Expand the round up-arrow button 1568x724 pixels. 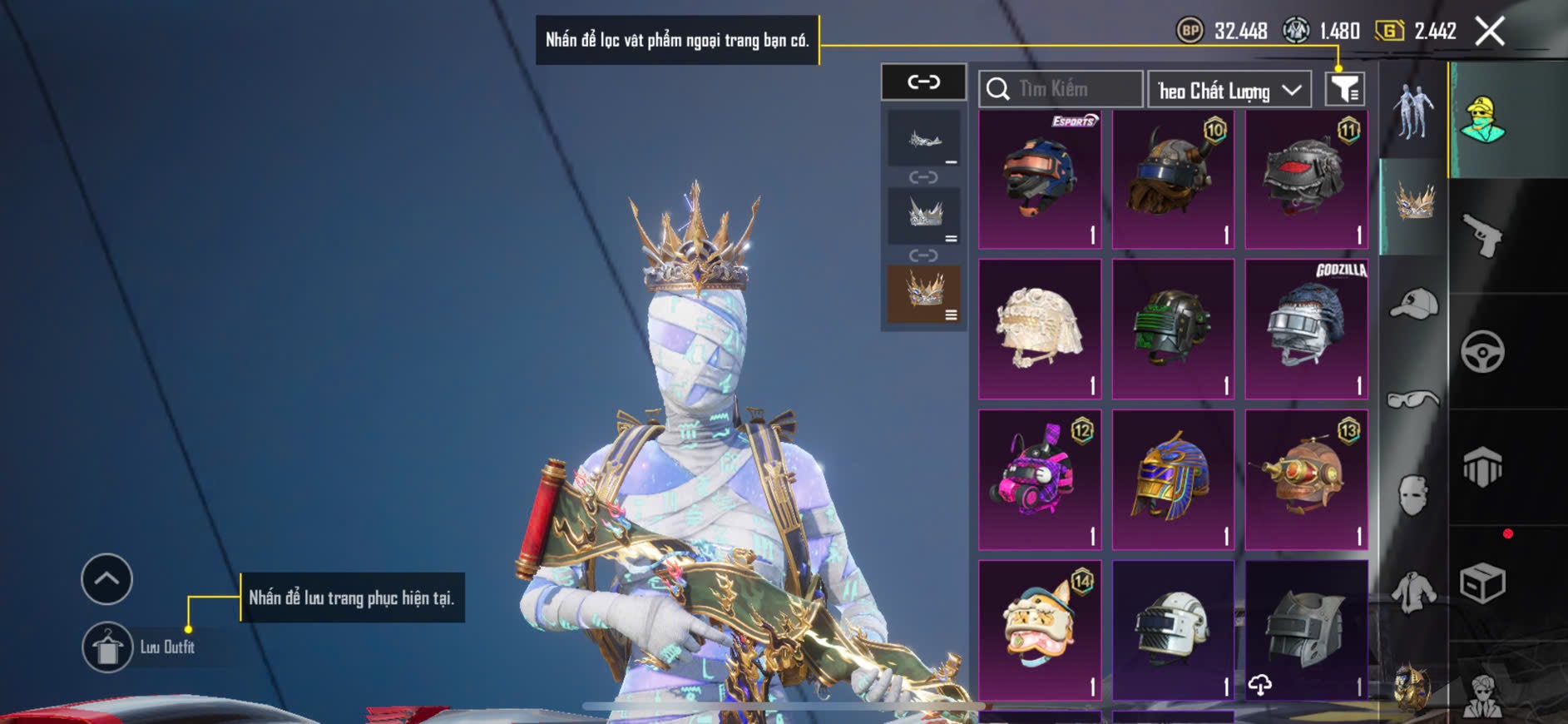click(x=106, y=579)
